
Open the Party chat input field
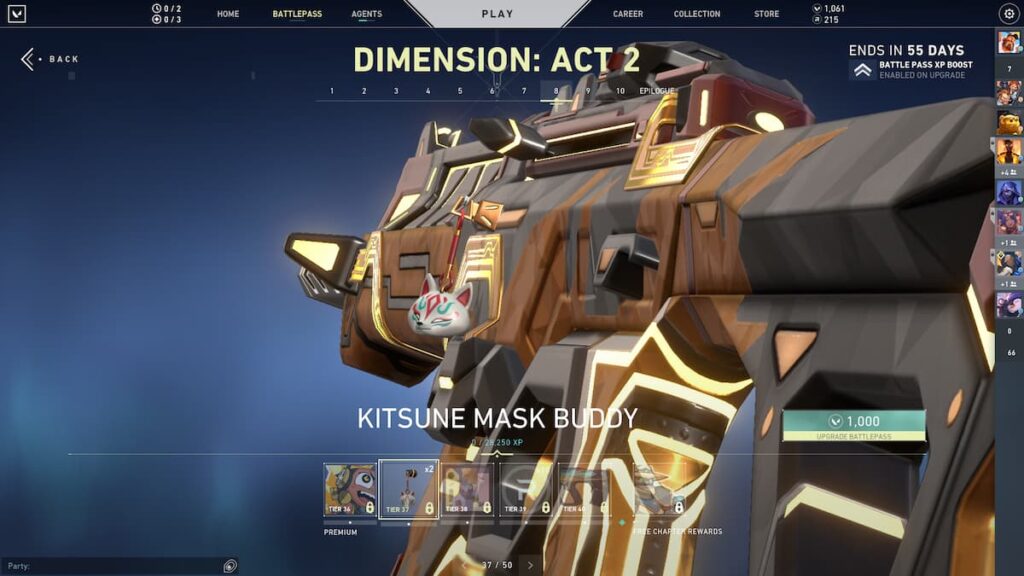tap(110, 566)
